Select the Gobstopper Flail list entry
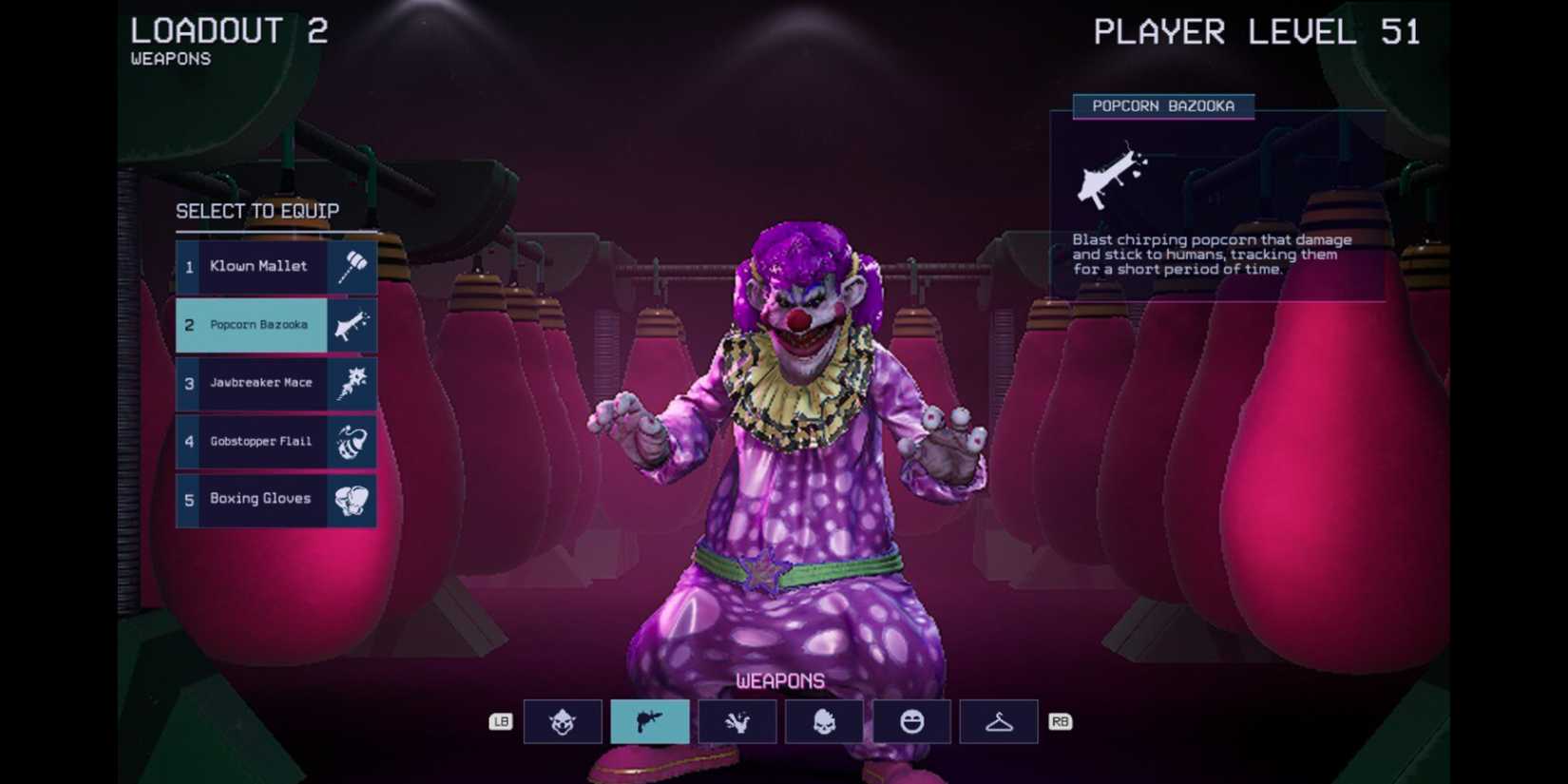Screen dimensions: 1568x784 pos(259,441)
